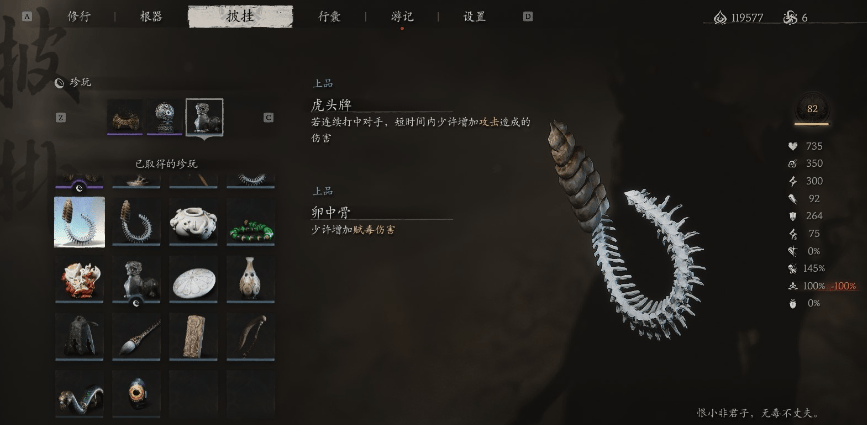Choose the green jade bead bracelet

(x=251, y=222)
